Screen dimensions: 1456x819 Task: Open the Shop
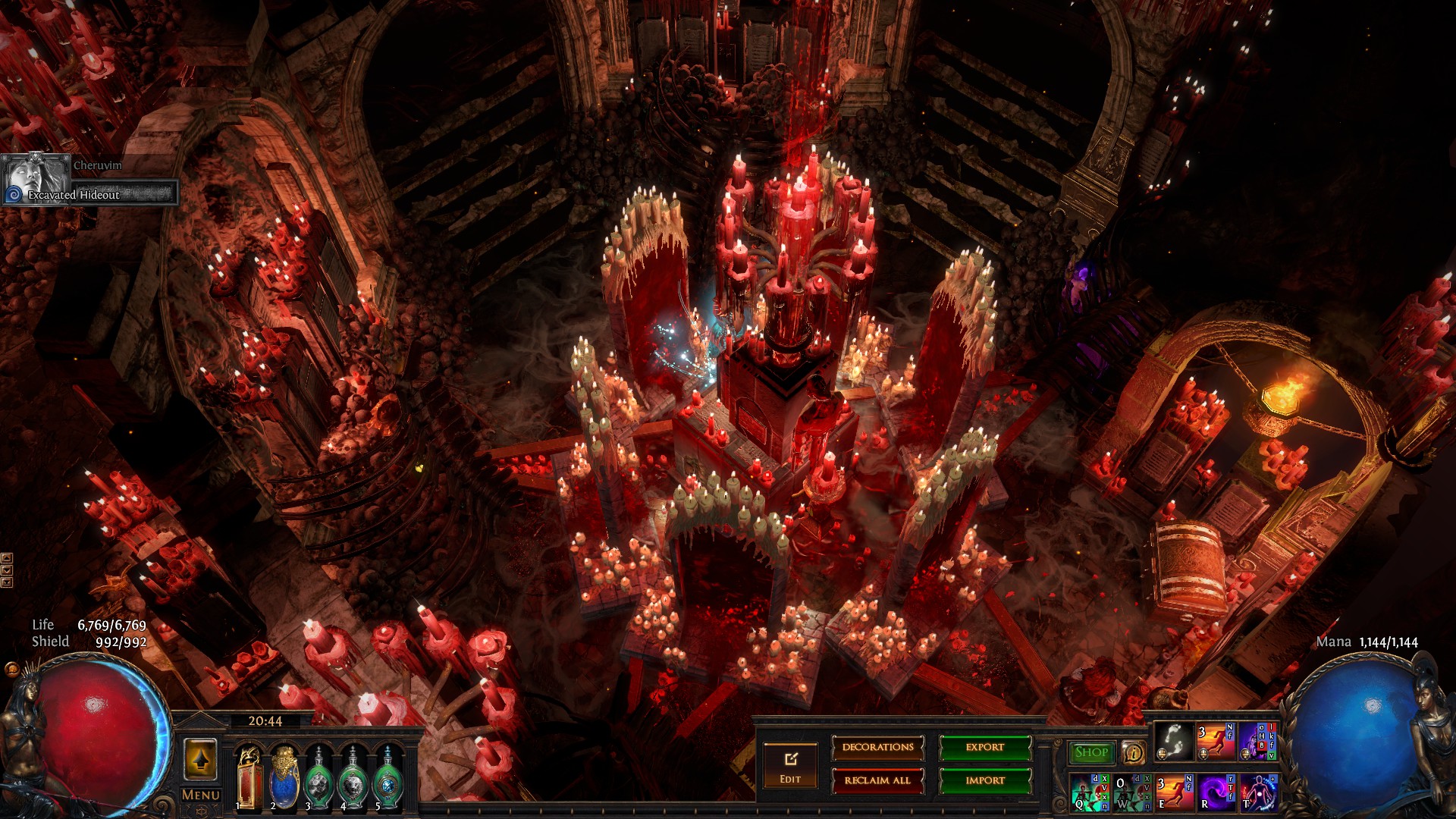(1091, 752)
